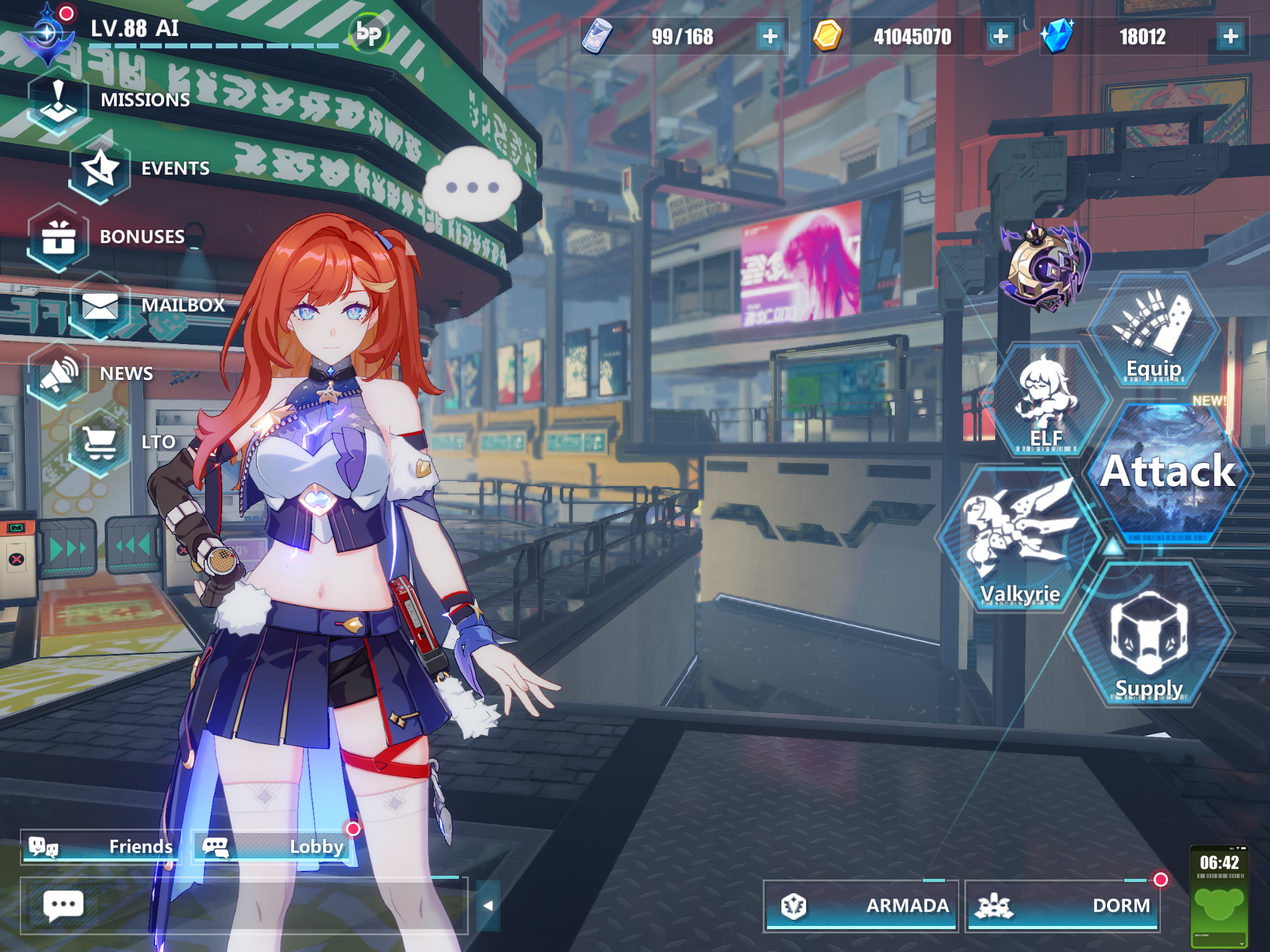
Task: Open the Bonuses gift menu
Action: point(59,237)
